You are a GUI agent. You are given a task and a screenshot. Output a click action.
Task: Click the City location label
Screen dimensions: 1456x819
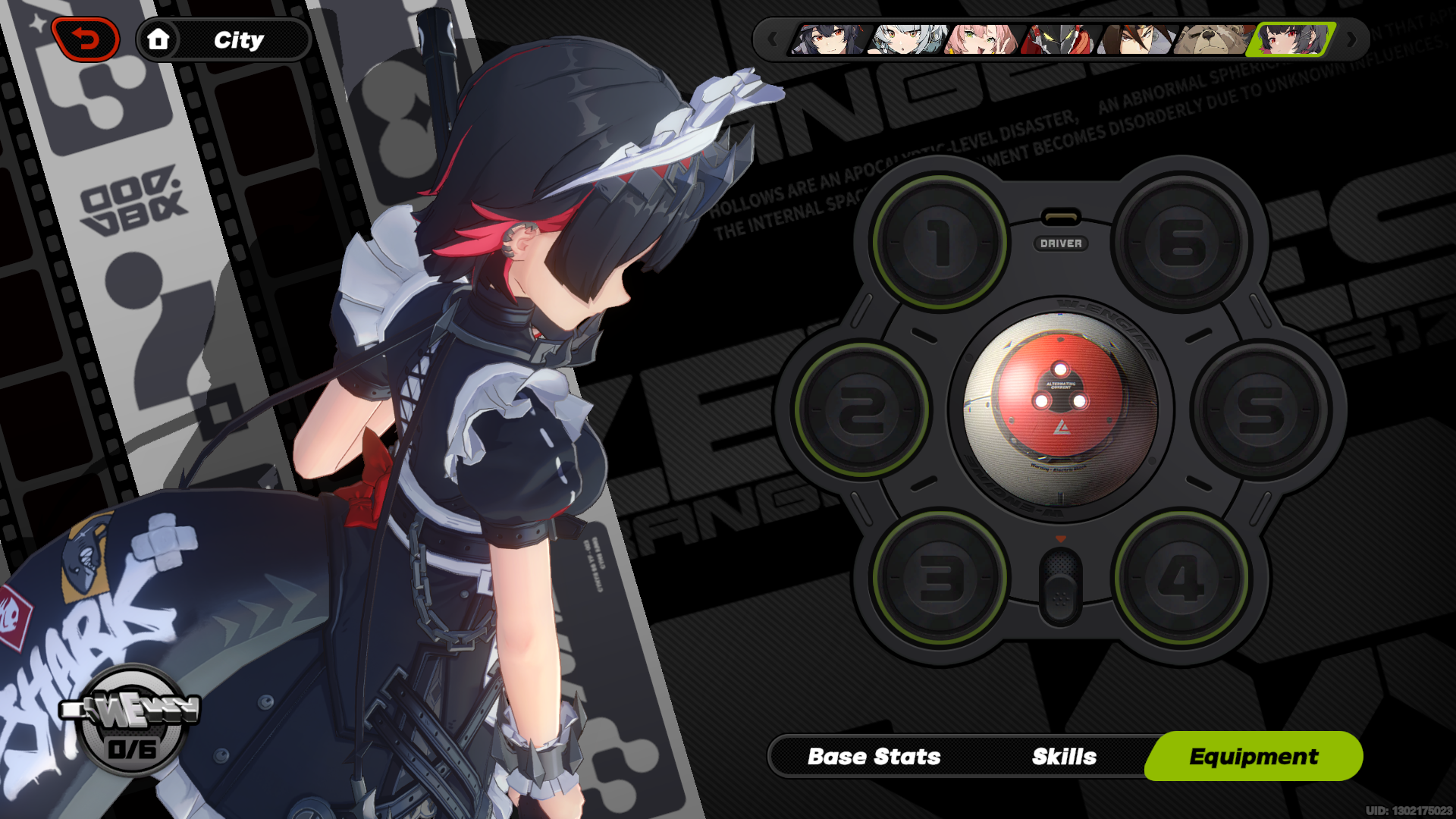click(239, 39)
